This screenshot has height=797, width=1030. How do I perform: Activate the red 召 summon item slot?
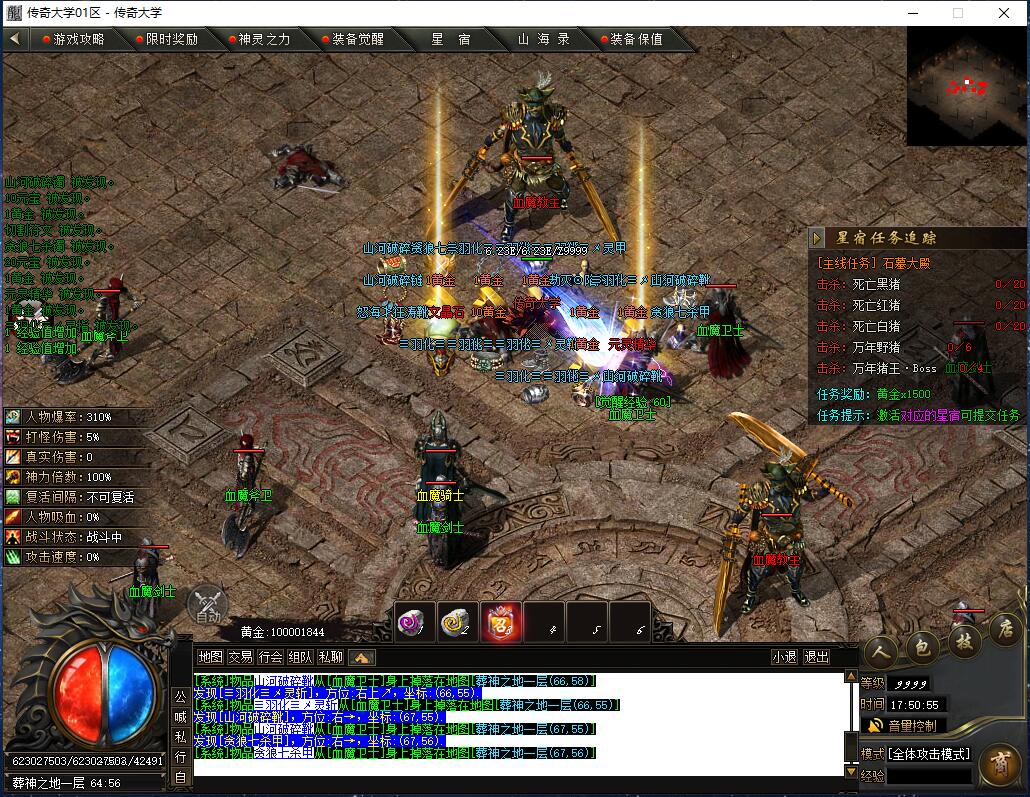tap(500, 621)
